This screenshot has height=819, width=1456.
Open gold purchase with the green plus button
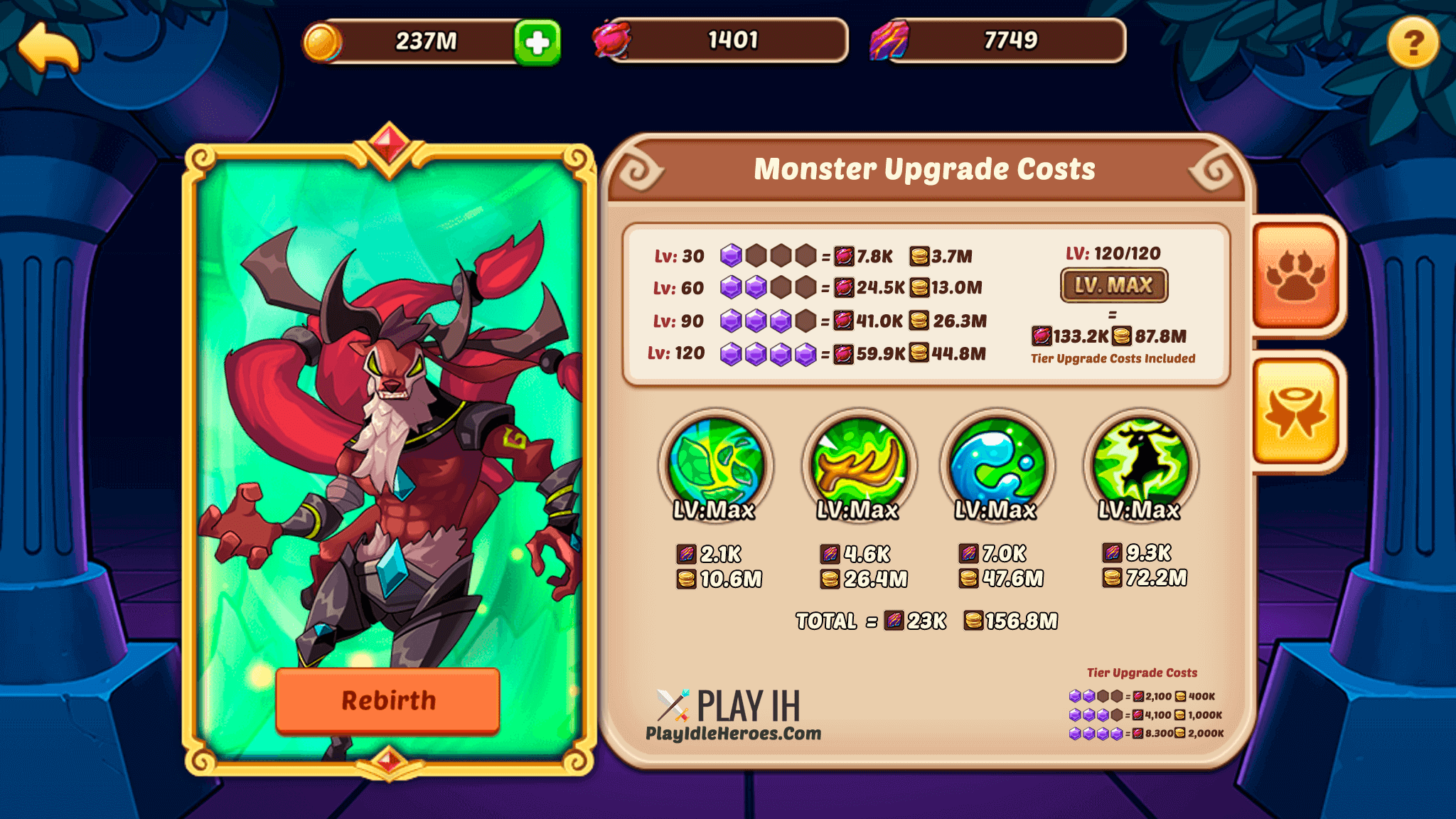click(538, 41)
